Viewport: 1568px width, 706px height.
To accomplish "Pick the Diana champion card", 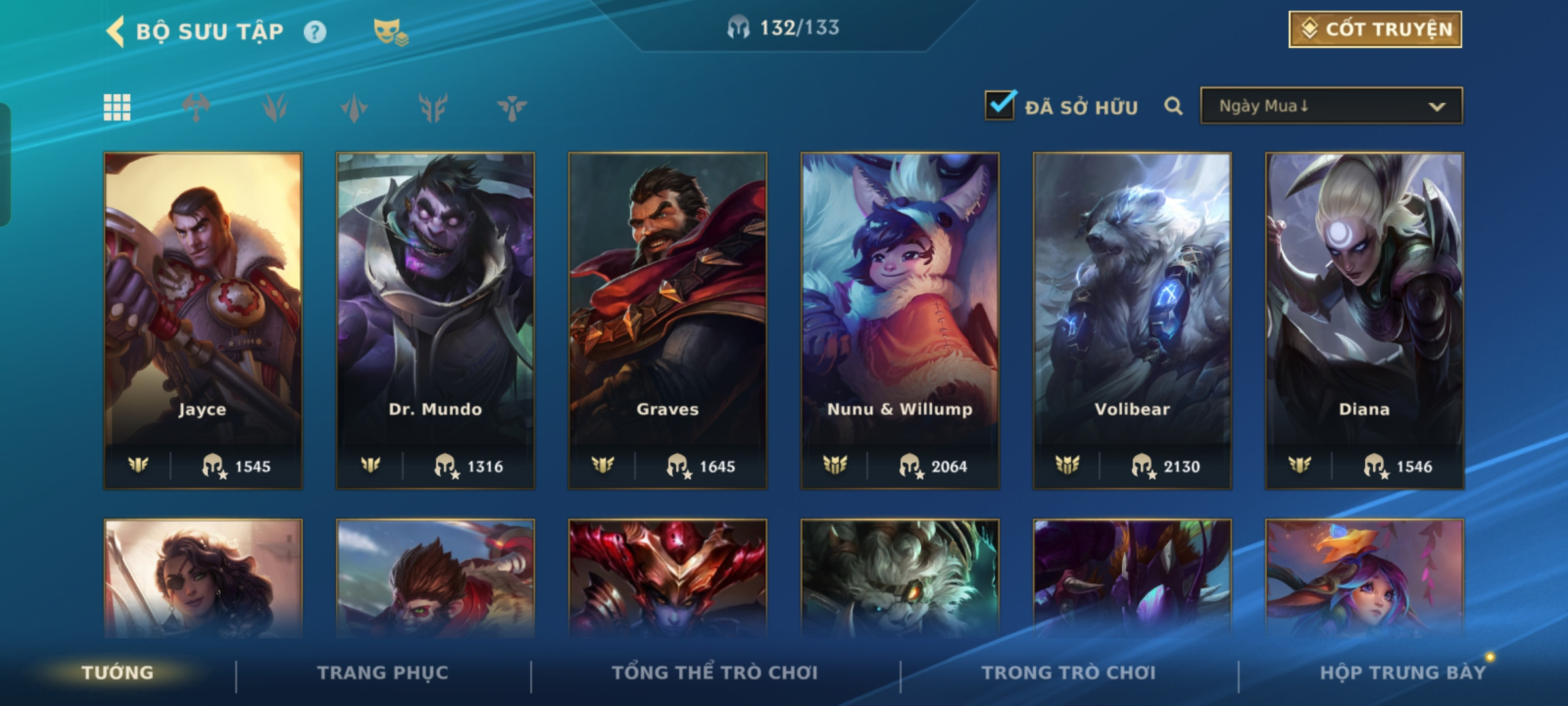I will pos(1364,320).
